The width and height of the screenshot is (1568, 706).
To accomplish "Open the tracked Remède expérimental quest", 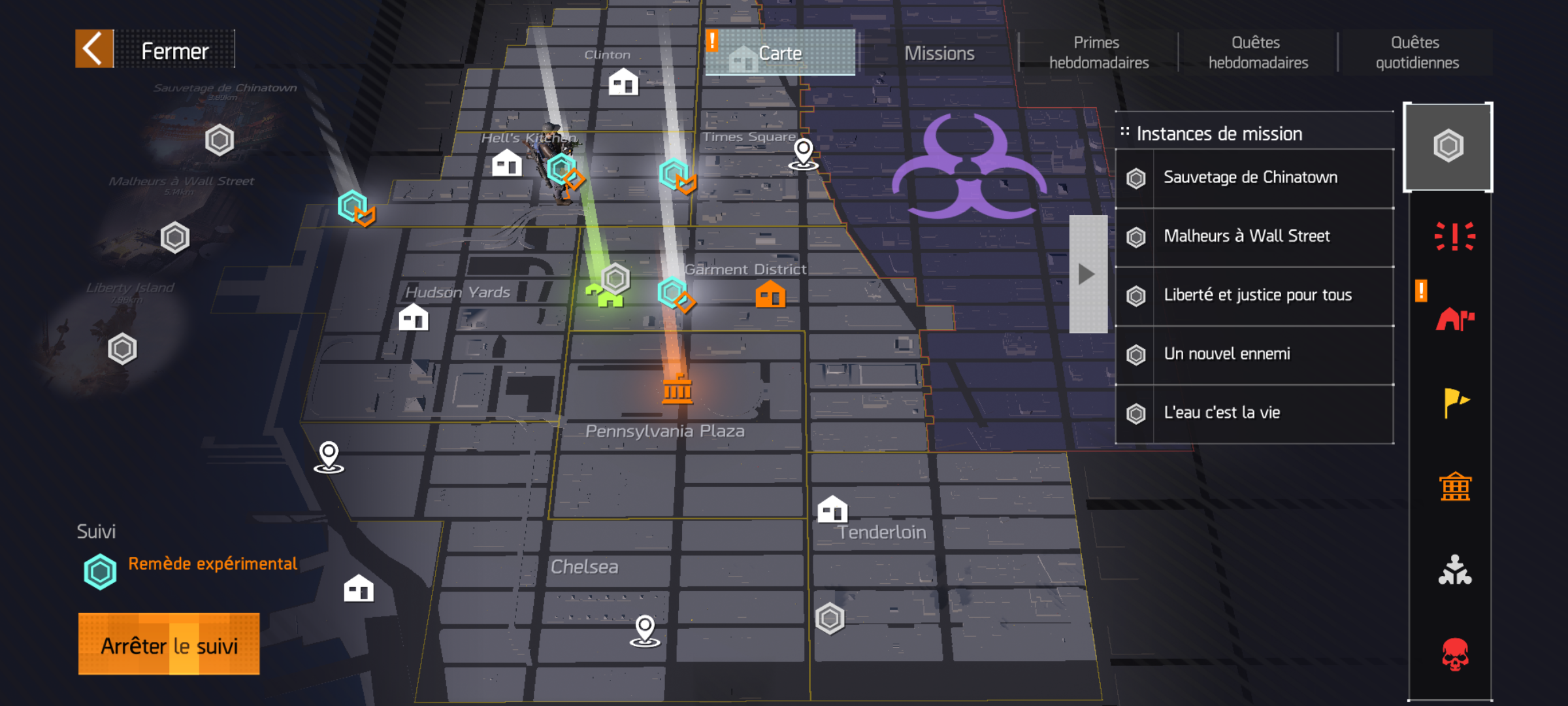I will [212, 565].
